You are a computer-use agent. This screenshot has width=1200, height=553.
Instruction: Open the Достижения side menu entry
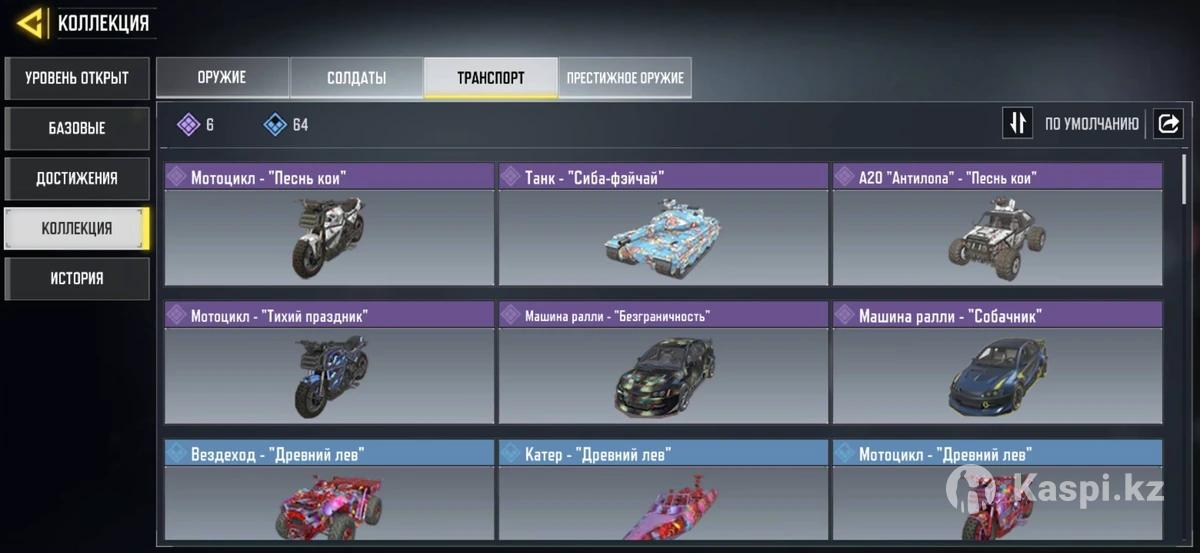click(77, 178)
